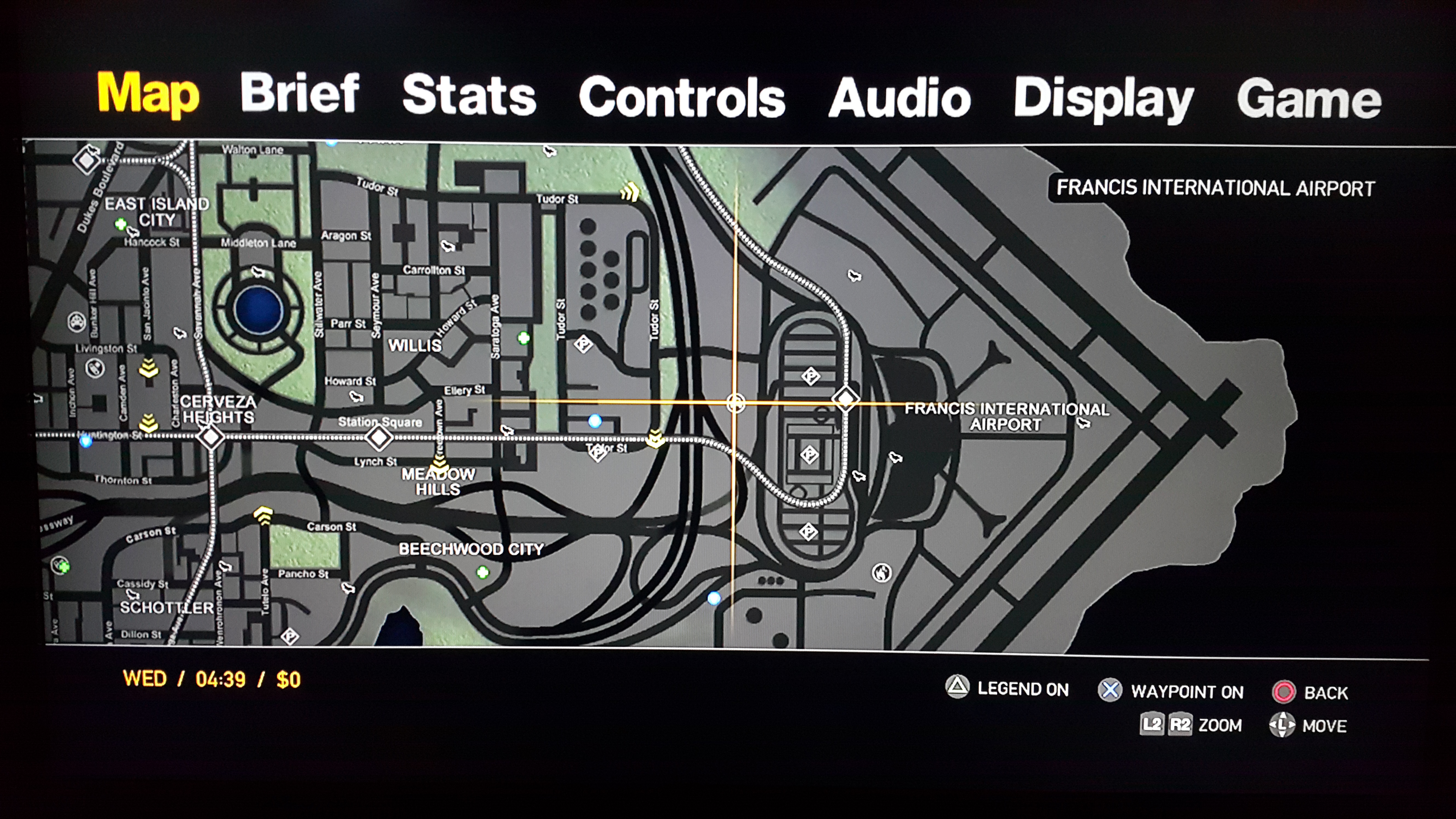Switch to the Game tab
Viewport: 1456px width, 819px height.
point(1309,100)
